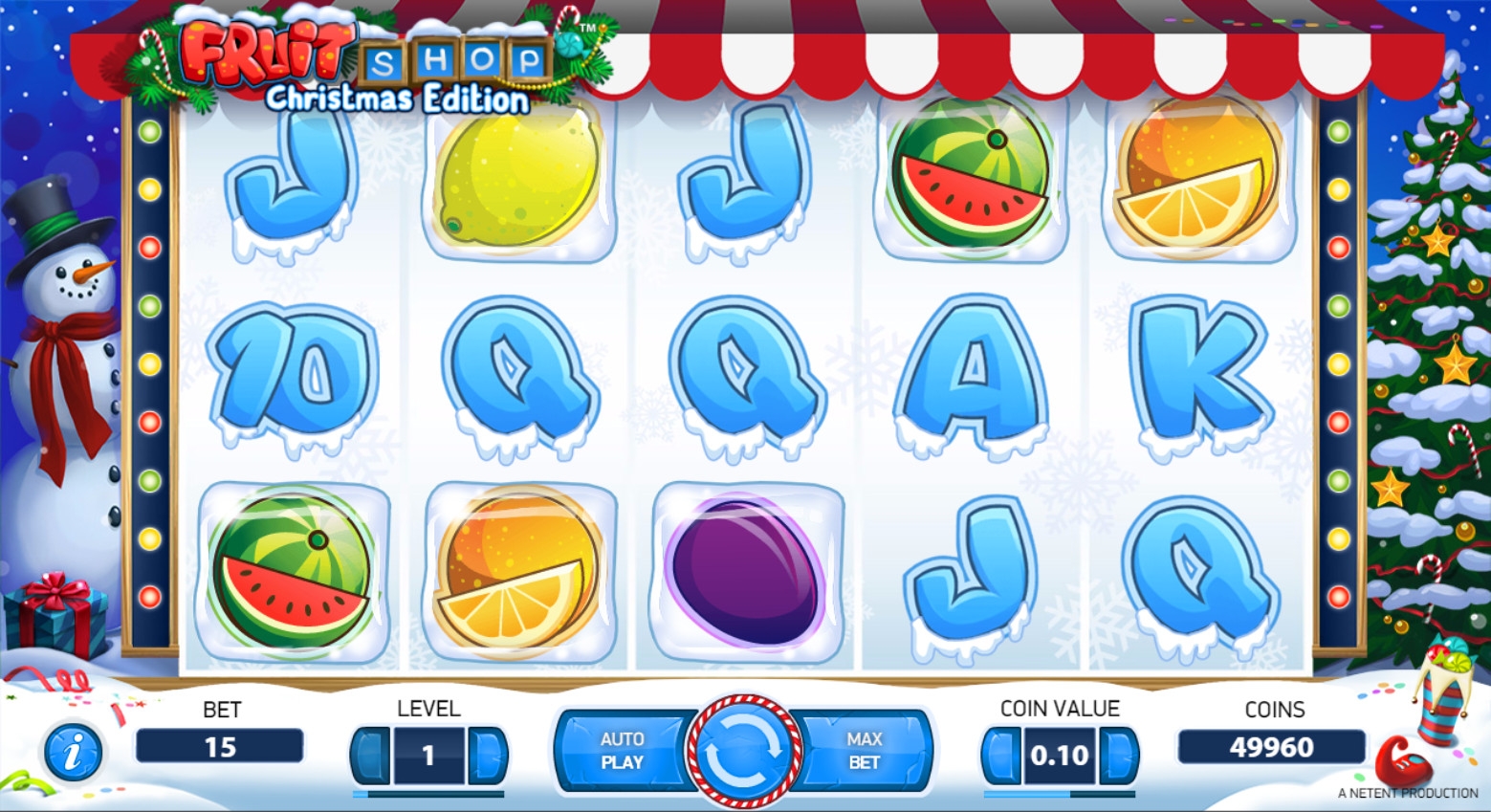Decrease the bet level
Viewport: 1491px width, 812px height.
(371, 756)
